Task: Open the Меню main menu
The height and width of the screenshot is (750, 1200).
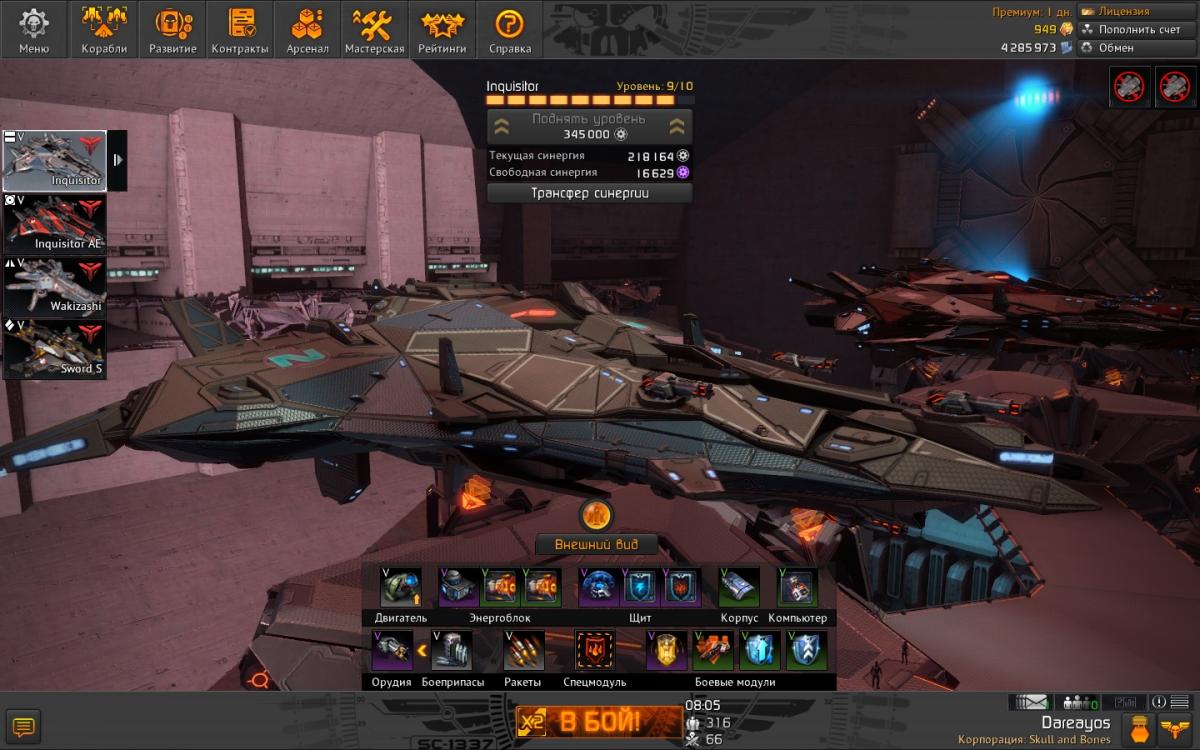Action: coord(33,30)
